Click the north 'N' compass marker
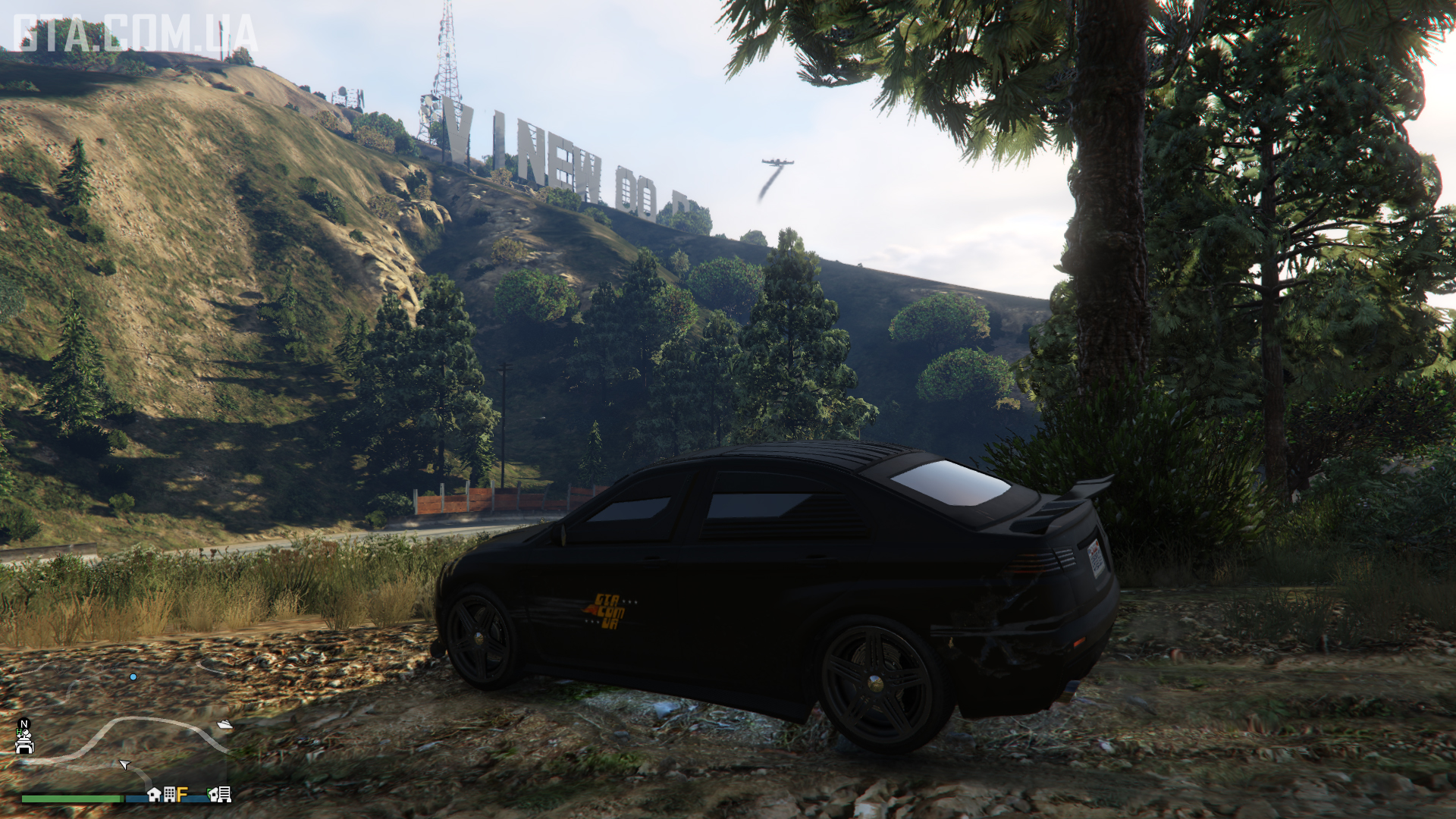1456x819 pixels. click(24, 724)
